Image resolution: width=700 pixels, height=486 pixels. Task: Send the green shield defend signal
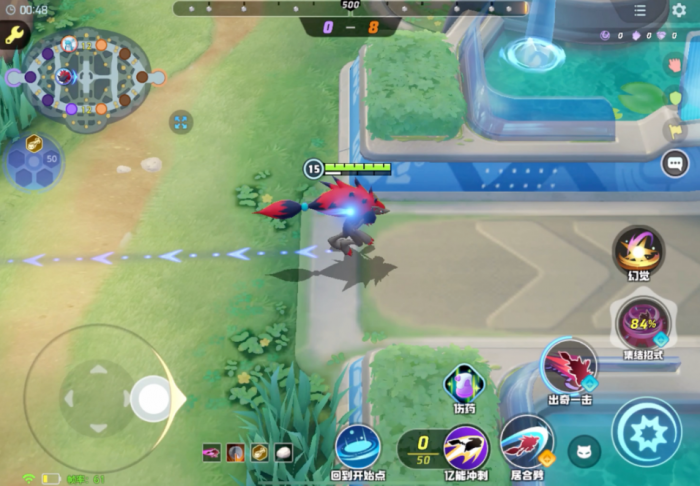[x=675, y=97]
